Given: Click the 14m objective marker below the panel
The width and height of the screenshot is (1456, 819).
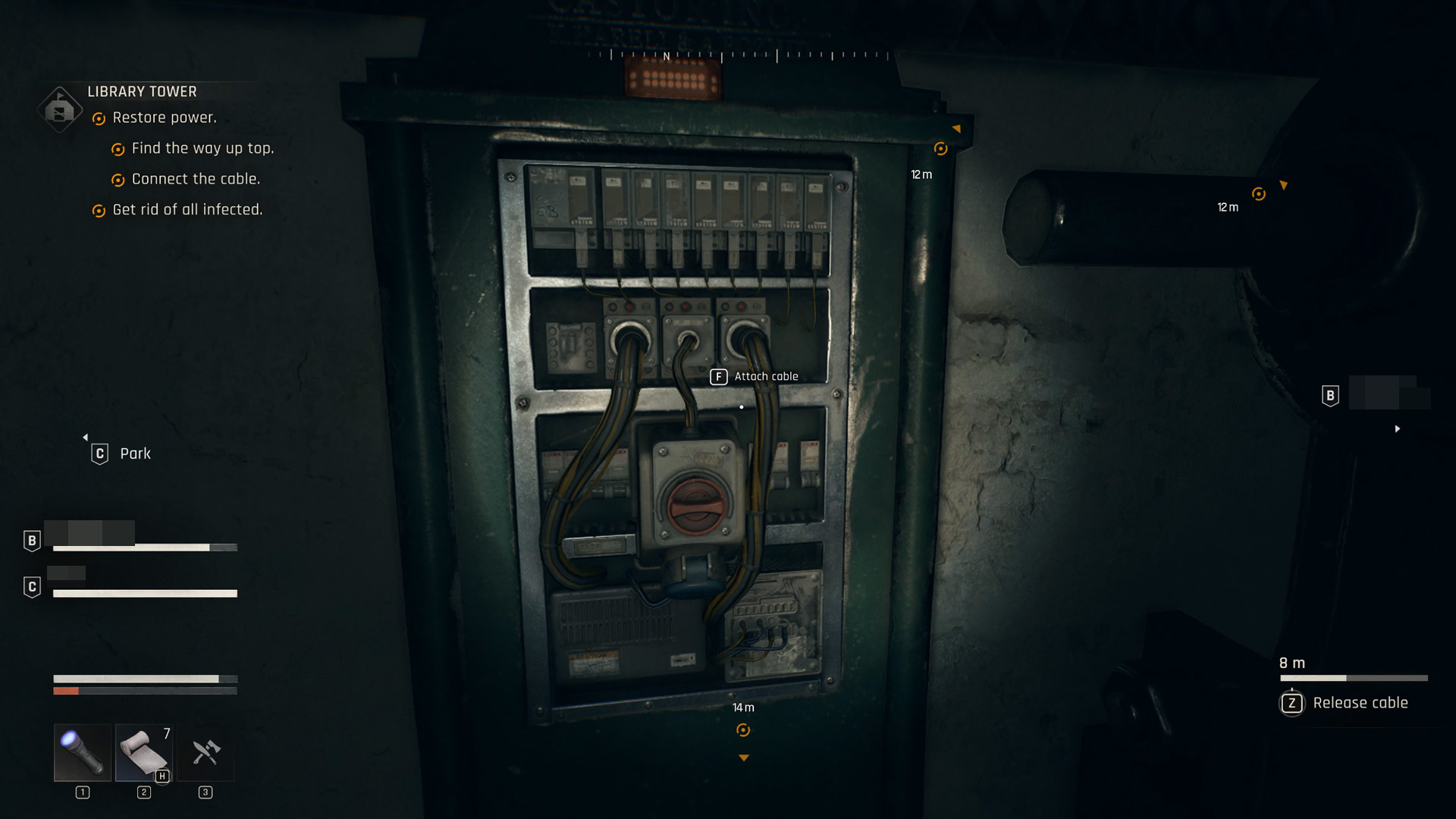Looking at the screenshot, I should (x=743, y=729).
